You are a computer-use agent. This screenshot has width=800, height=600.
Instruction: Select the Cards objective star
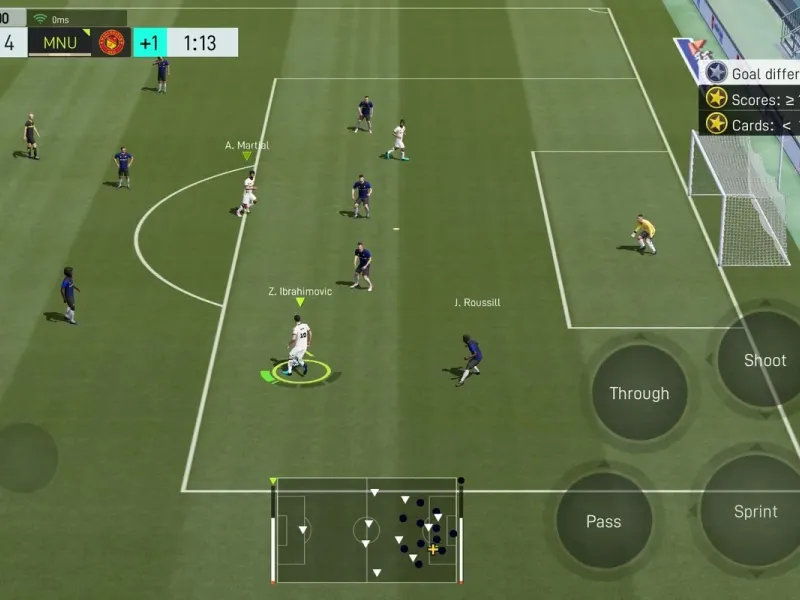click(716, 124)
